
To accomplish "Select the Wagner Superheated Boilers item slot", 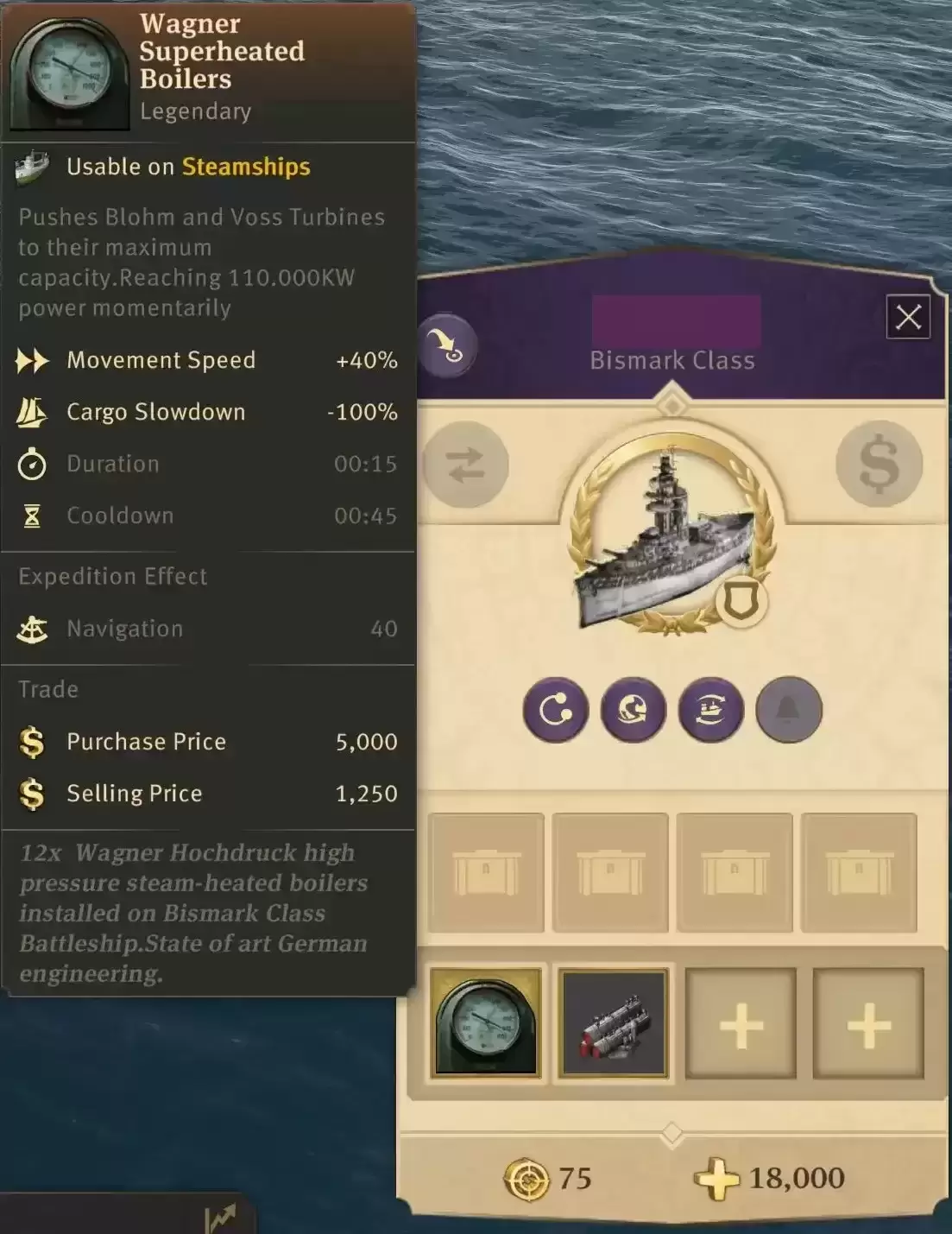I will point(486,1023).
